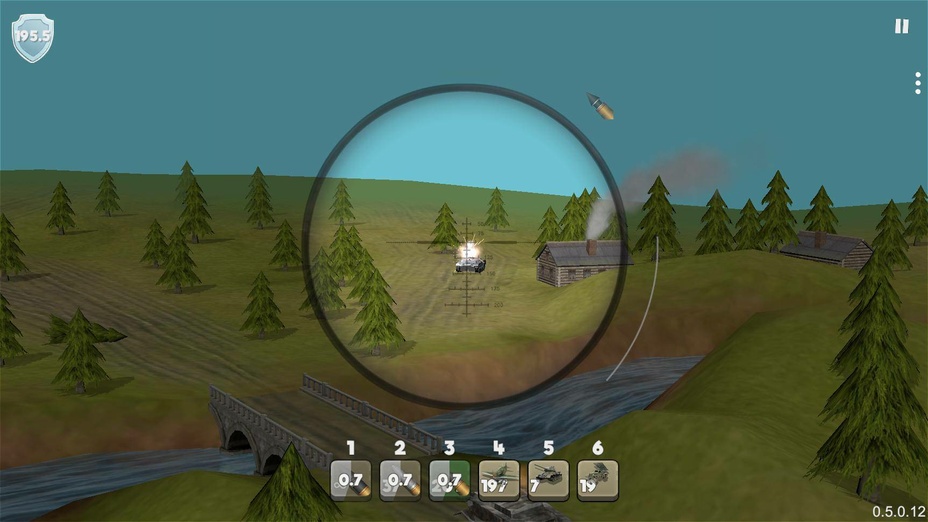Viewport: 928px width, 522px height.
Task: Choose the shell in slot 2
Action: click(400, 480)
